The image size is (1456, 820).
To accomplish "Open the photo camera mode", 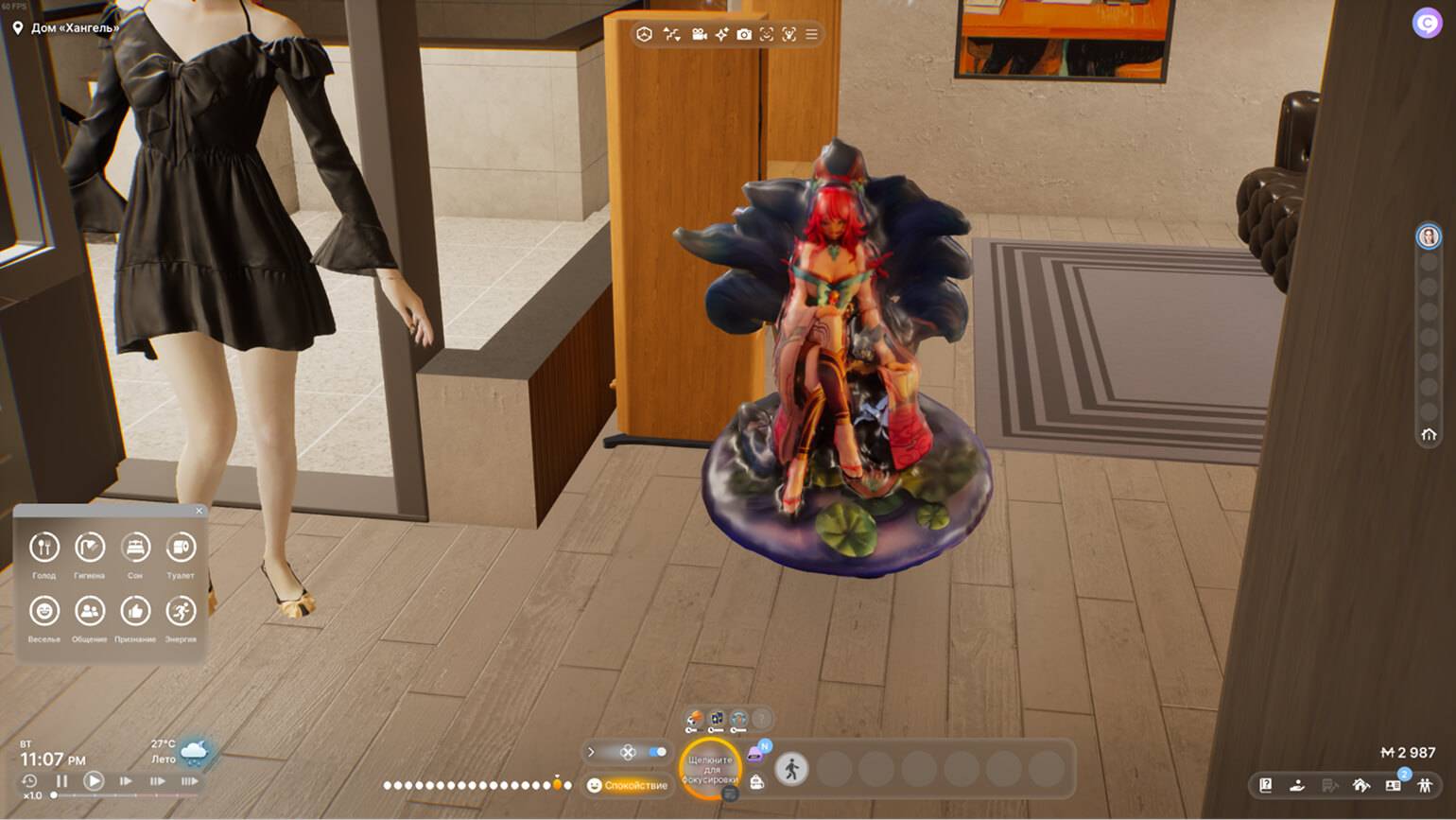I will 744,35.
